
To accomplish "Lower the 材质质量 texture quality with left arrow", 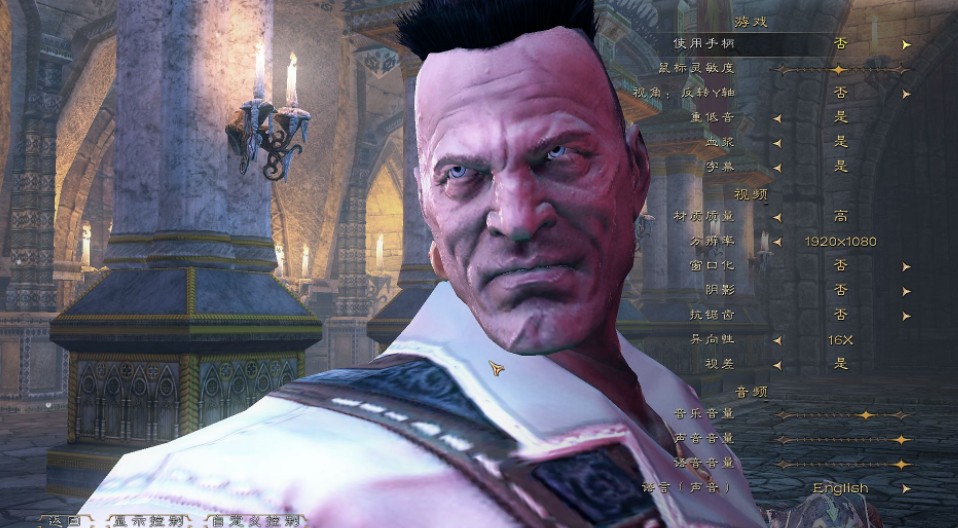I will coord(777,216).
